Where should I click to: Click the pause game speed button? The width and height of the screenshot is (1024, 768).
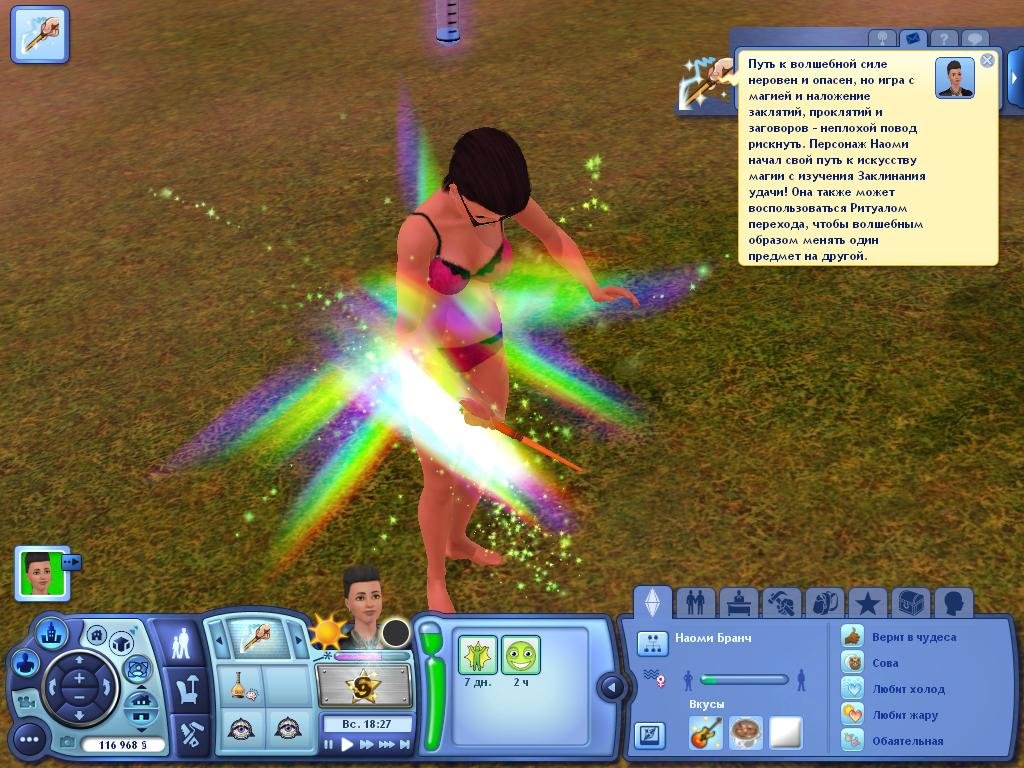[x=329, y=744]
